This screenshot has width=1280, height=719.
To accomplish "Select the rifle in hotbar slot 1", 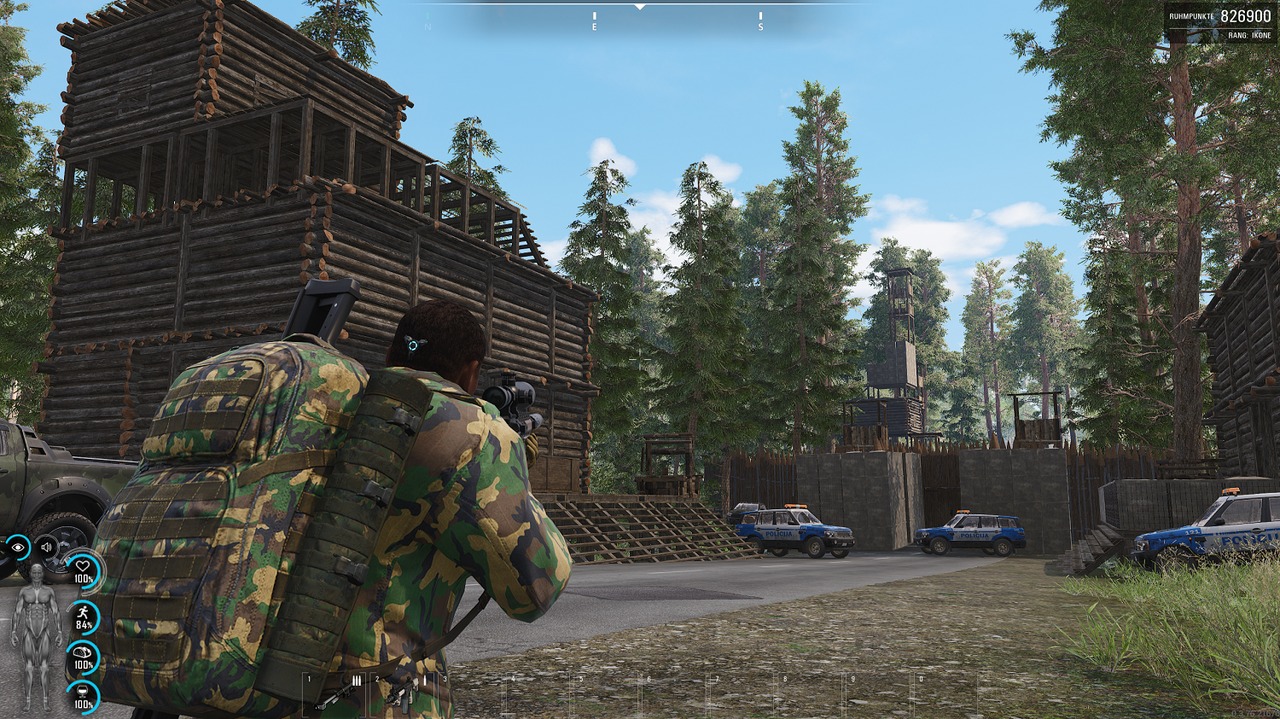I will click(x=335, y=692).
